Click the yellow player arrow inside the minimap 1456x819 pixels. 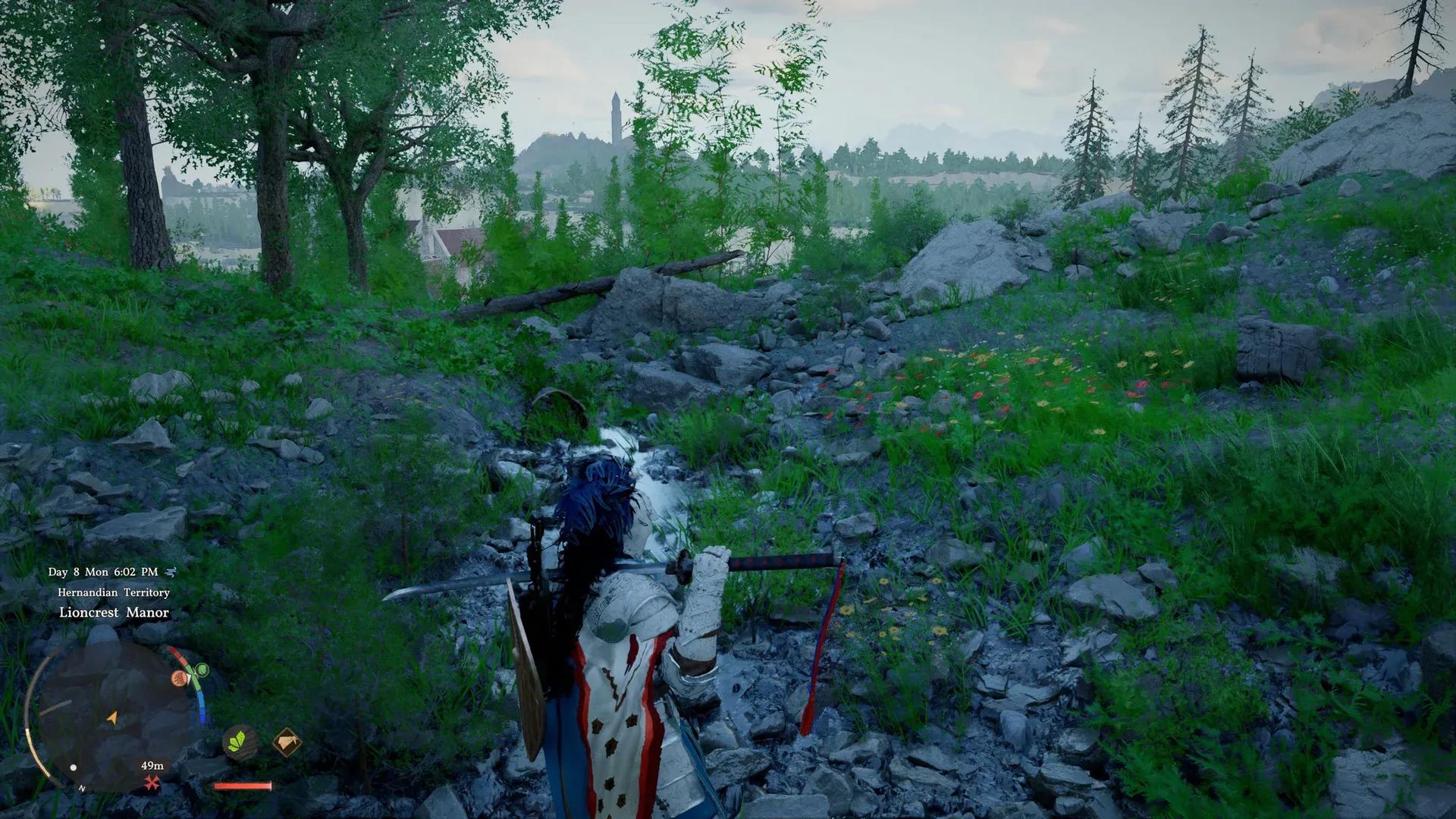tap(113, 717)
